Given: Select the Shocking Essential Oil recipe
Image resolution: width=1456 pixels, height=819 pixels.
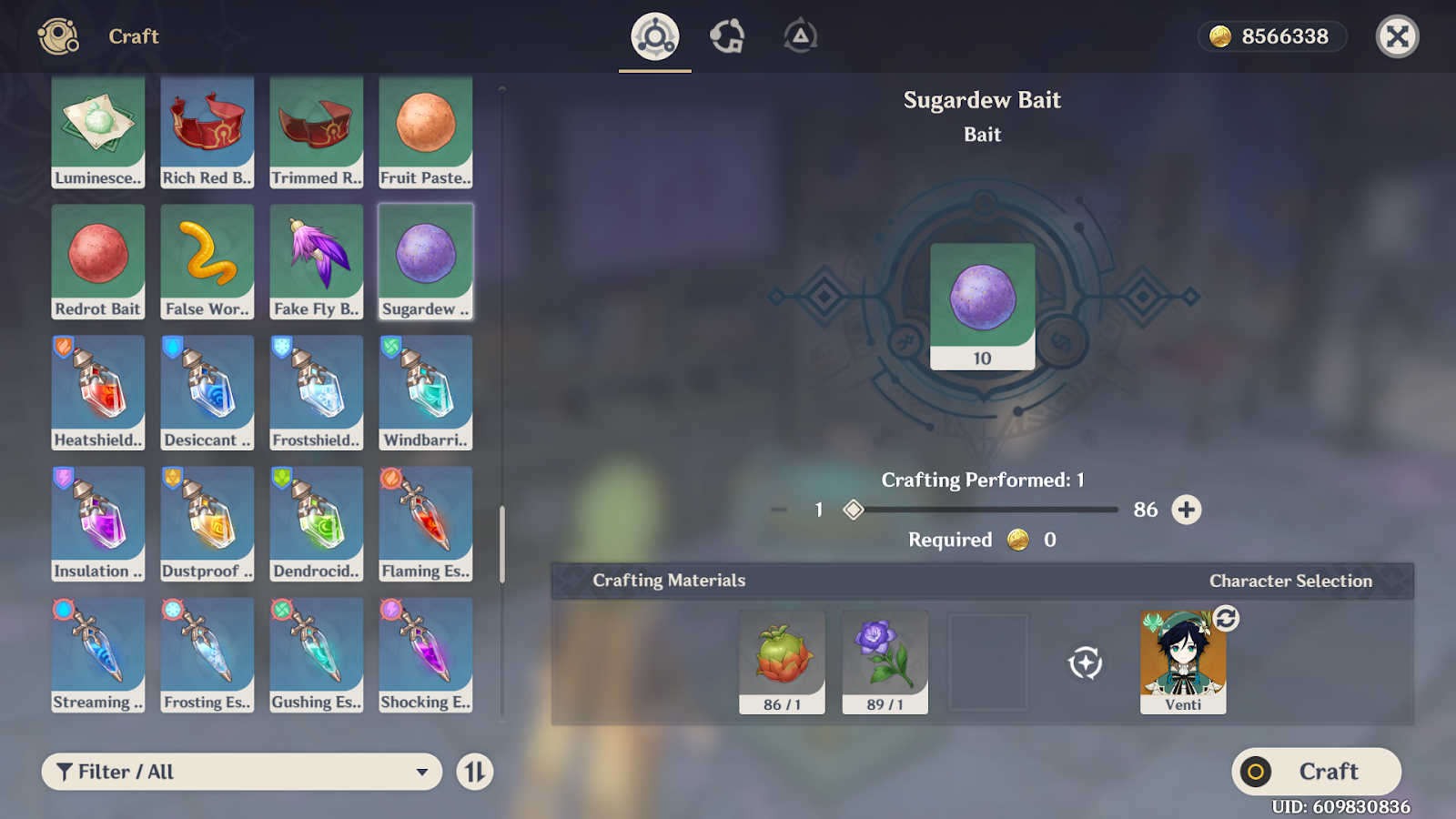Looking at the screenshot, I should point(426,654).
